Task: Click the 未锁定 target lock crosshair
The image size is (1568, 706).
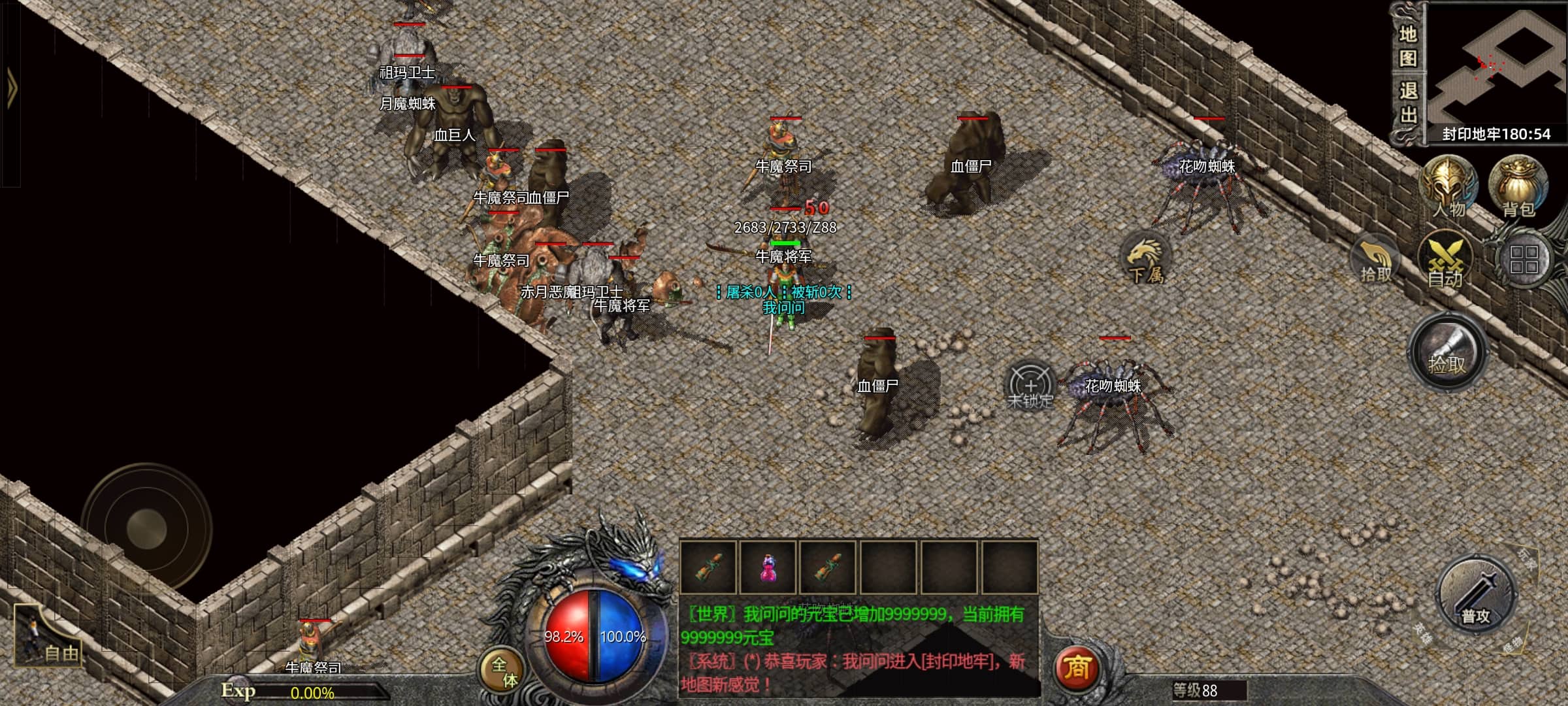Action: (x=1030, y=386)
